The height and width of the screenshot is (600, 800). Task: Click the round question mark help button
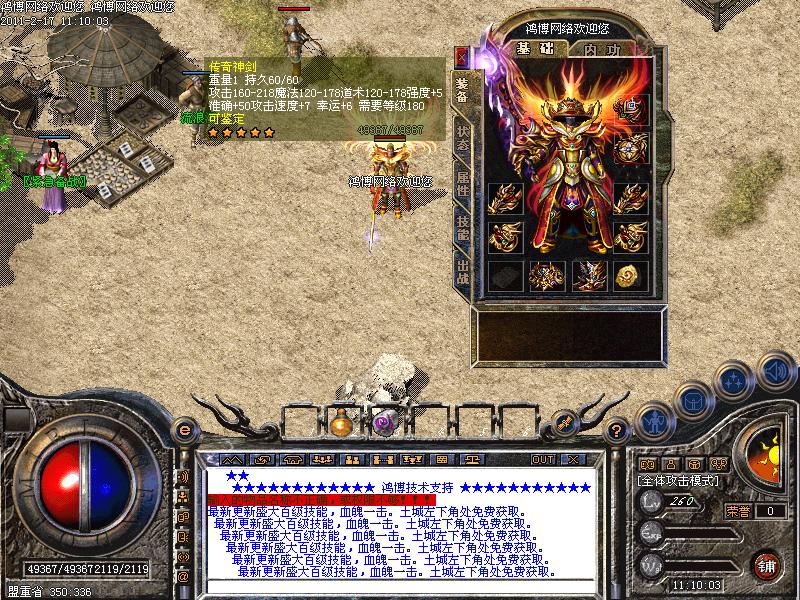point(617,430)
